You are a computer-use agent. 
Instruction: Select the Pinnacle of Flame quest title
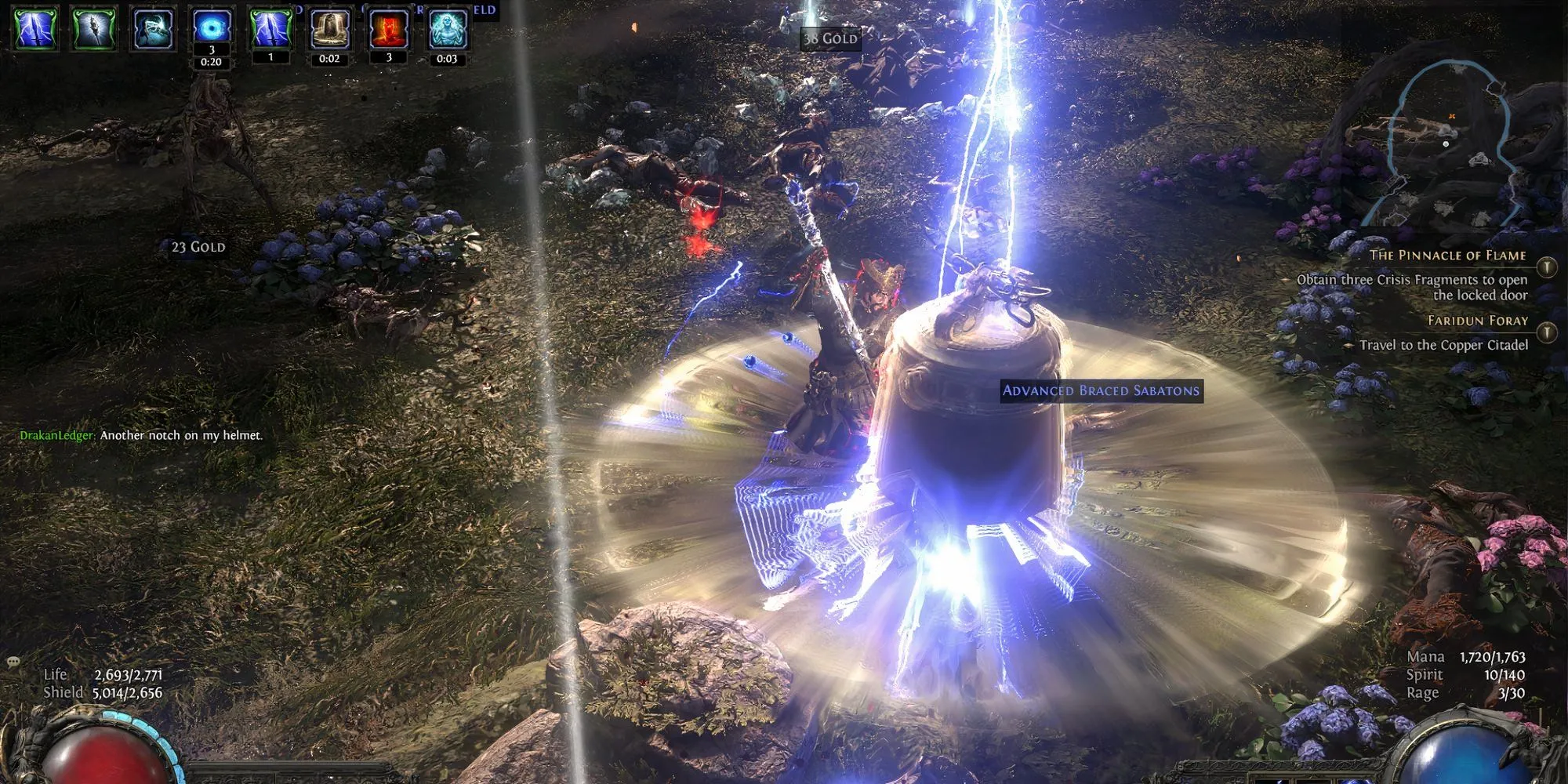click(x=1447, y=255)
